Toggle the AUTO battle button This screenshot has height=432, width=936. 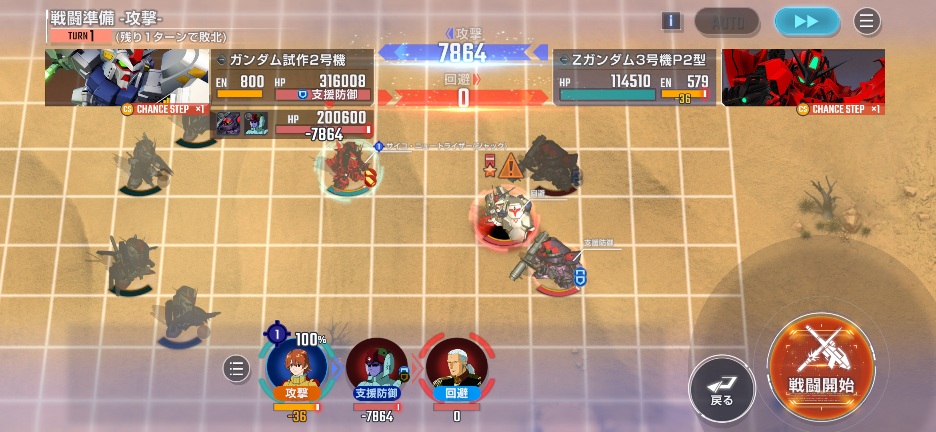pos(727,21)
